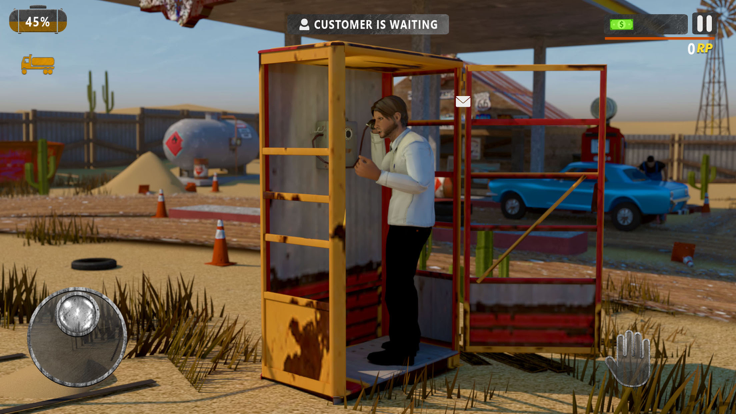
Task: Click the Customer Is Waiting notification
Action: [368, 24]
